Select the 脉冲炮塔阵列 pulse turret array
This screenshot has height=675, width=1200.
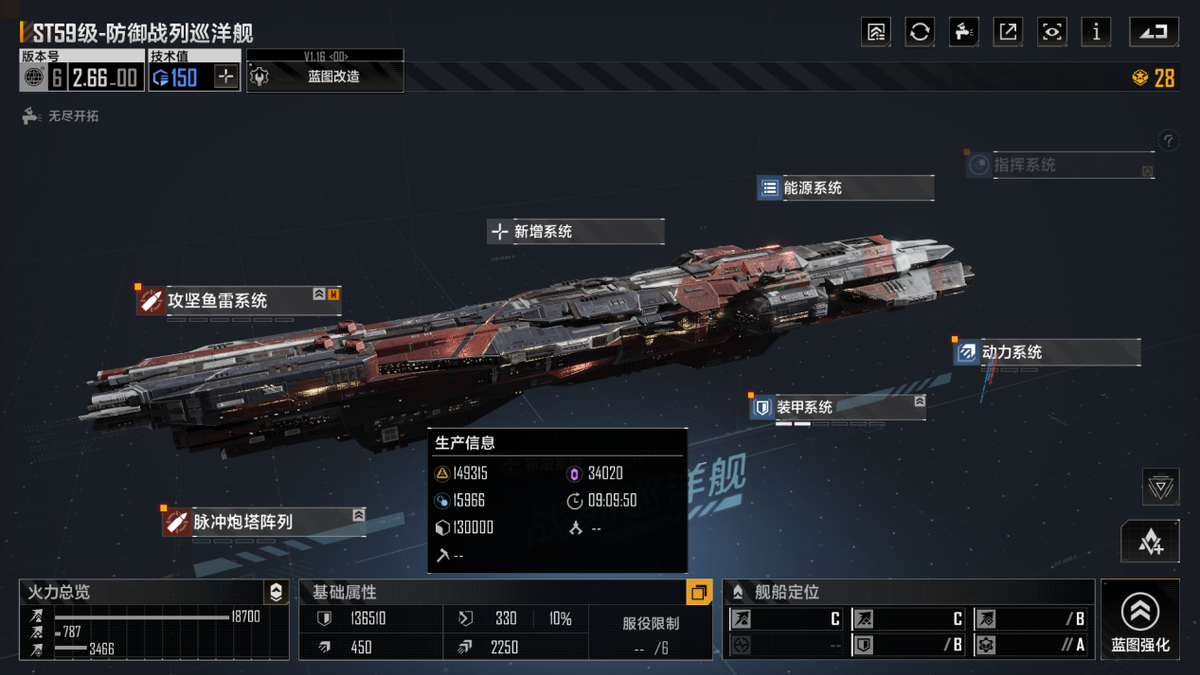click(263, 522)
